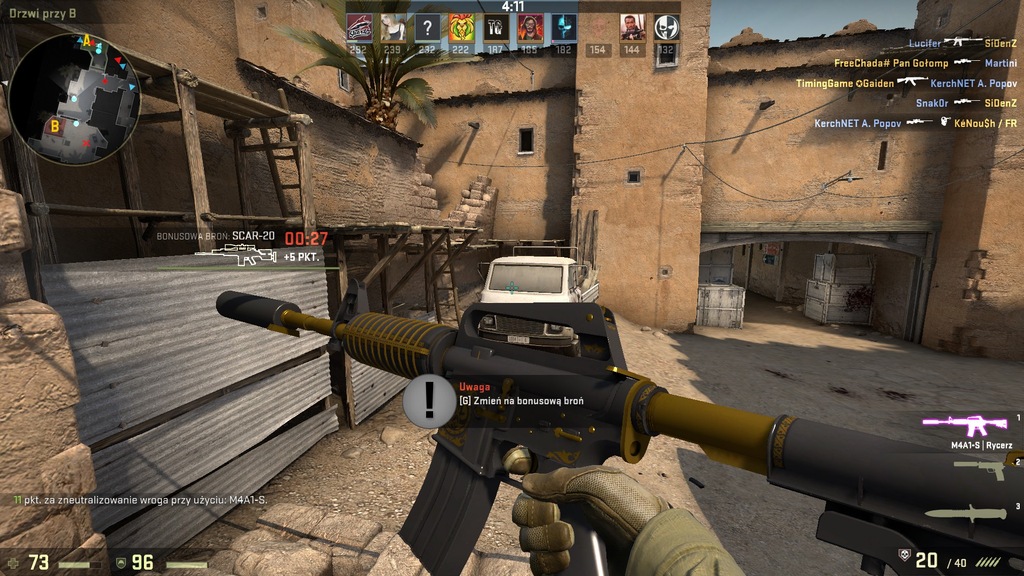Choose the knife weapon slot
1024x576 pixels.
(x=964, y=512)
